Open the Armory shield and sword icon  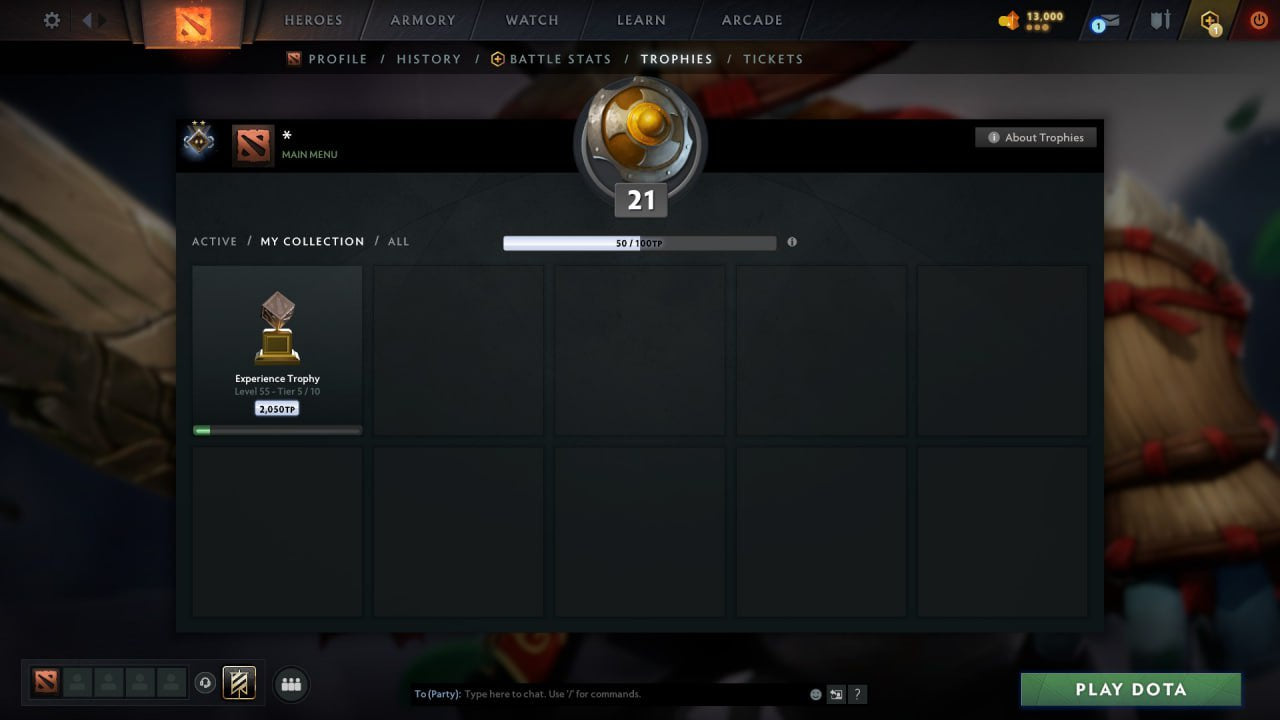tap(1160, 20)
